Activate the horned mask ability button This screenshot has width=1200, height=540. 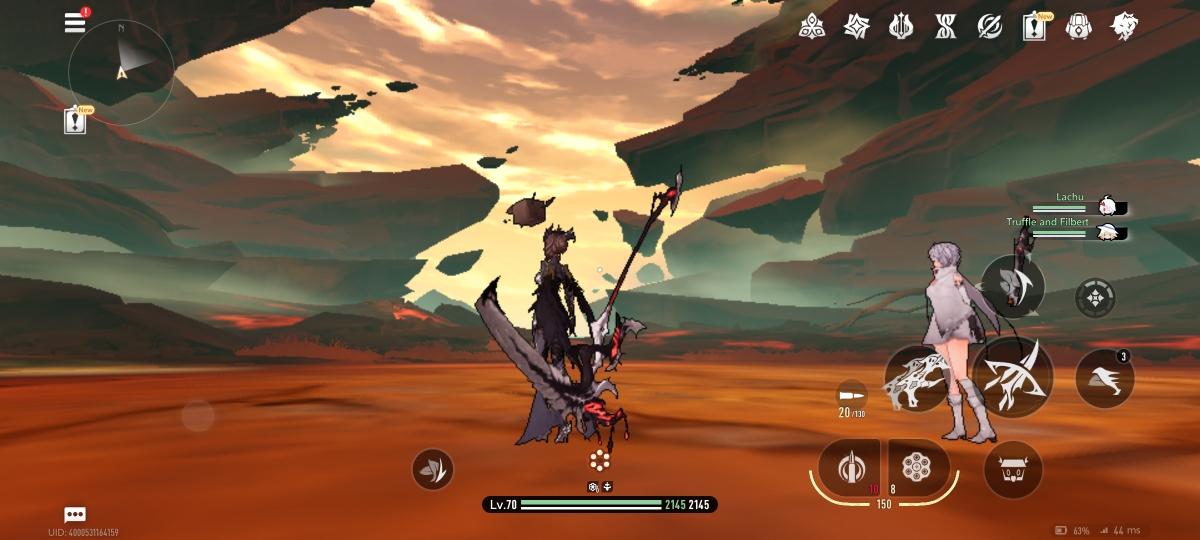click(1013, 469)
